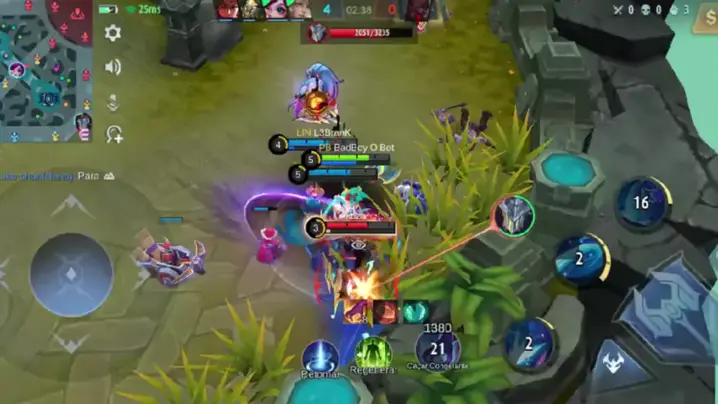Toggle the voice chat microphone

[113, 101]
